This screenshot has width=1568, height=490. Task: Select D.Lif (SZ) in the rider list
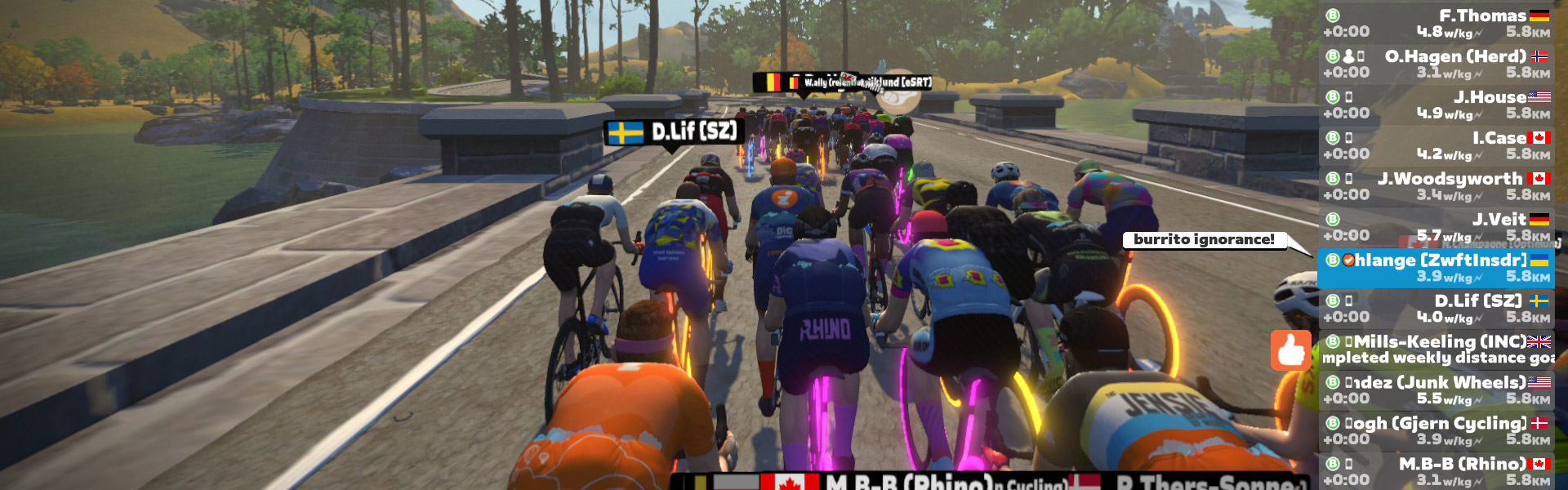[1437, 309]
